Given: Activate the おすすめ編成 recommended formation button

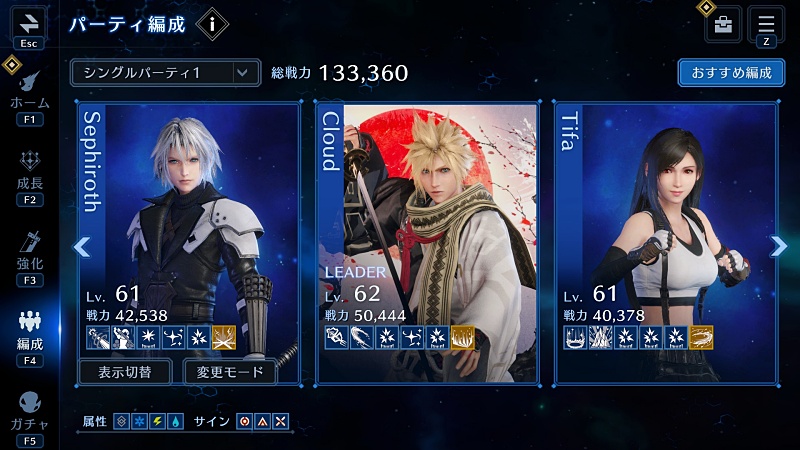Looking at the screenshot, I should coord(731,73).
